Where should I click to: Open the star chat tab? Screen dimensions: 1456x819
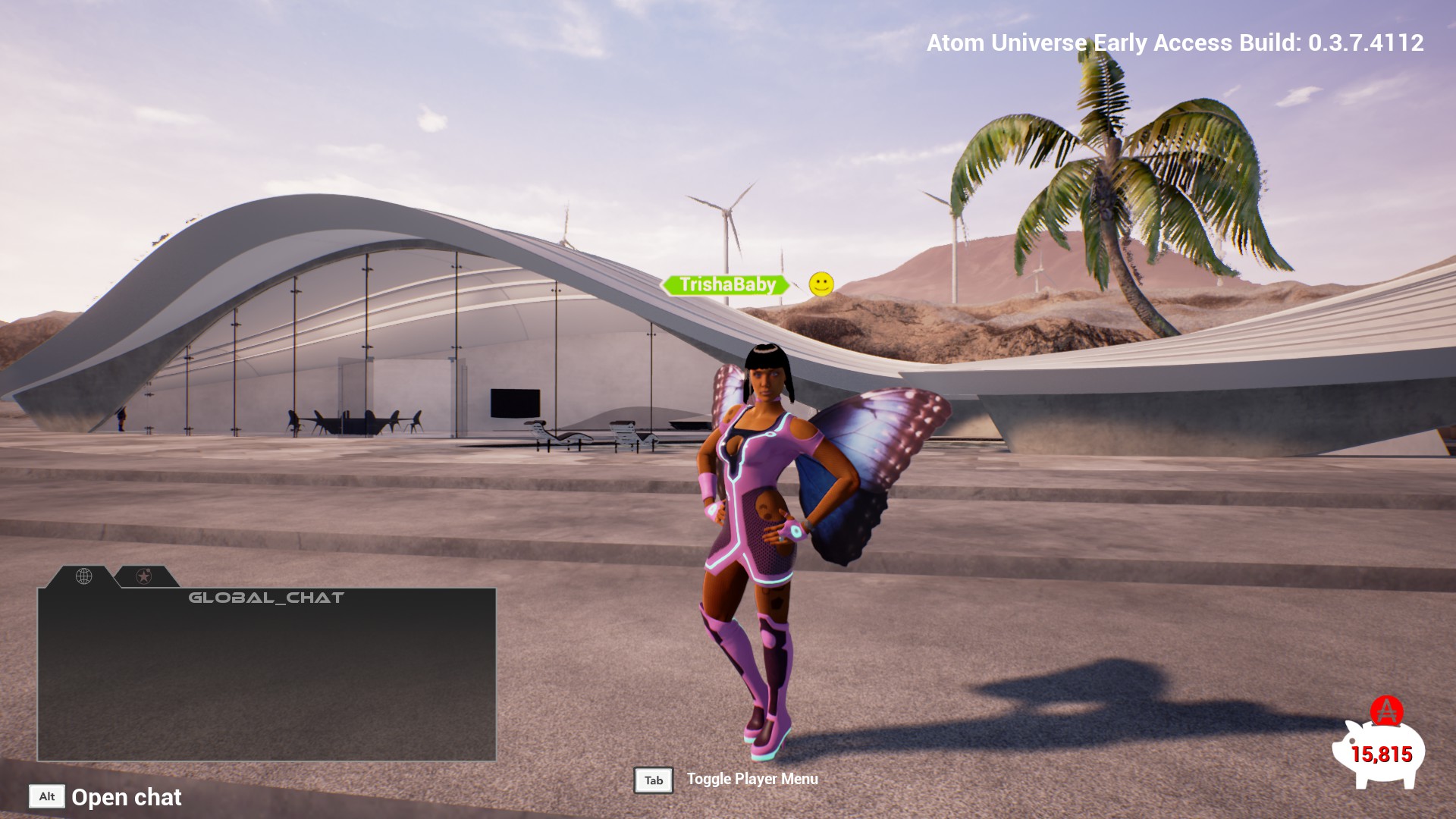pos(143,577)
